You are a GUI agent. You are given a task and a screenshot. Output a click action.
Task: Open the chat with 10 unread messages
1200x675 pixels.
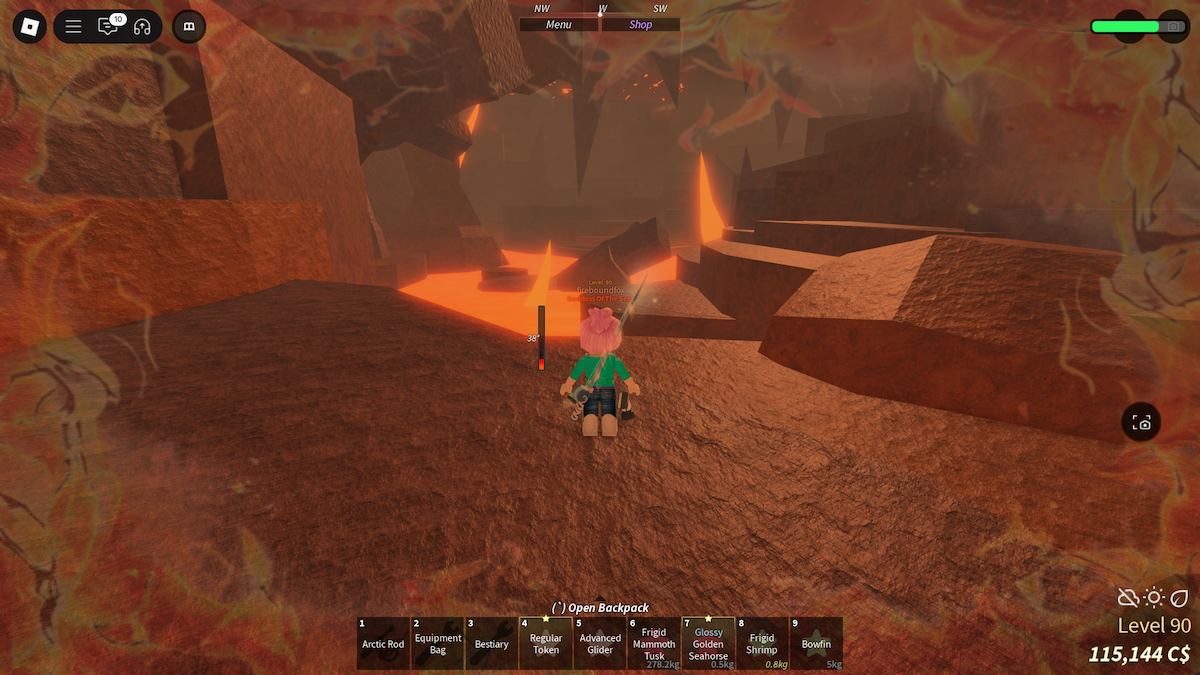(108, 26)
